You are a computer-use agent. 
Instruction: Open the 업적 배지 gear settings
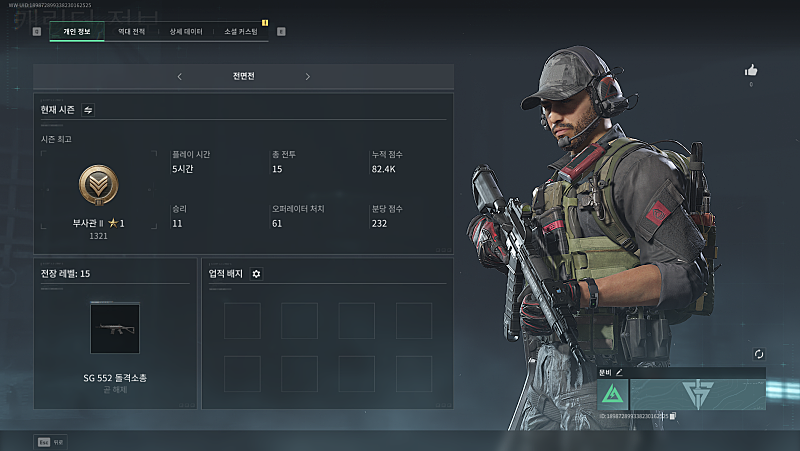(256, 273)
